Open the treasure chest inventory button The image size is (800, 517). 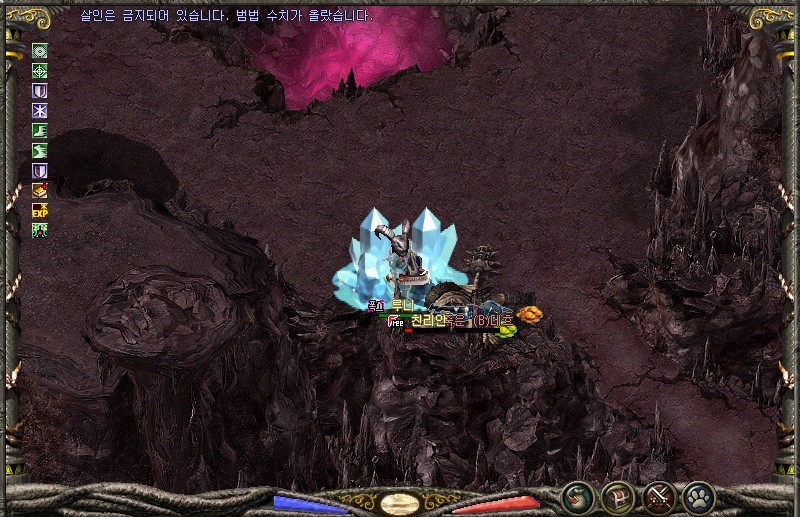pos(617,496)
